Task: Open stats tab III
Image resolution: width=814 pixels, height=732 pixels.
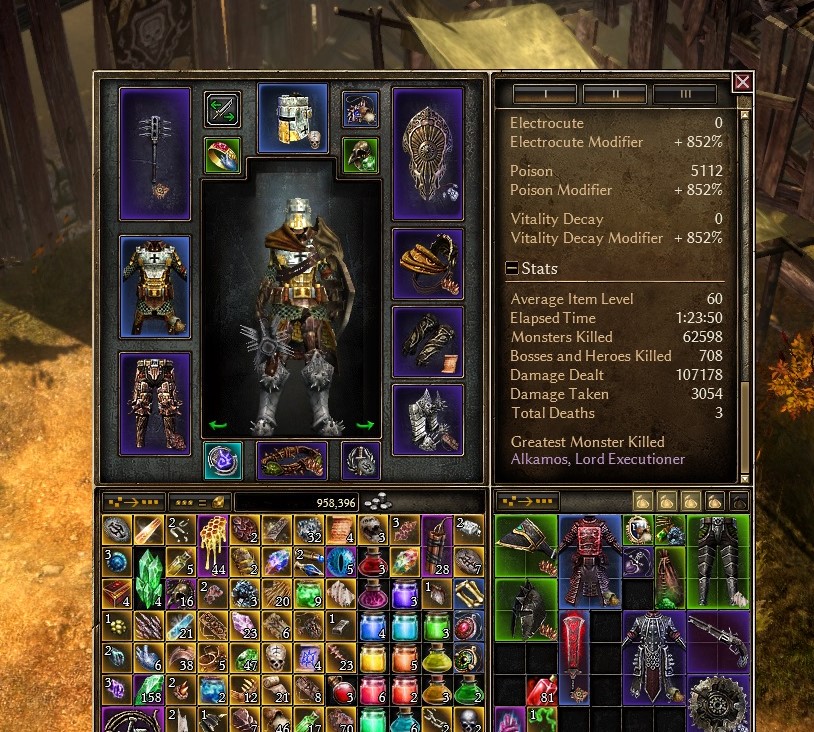Action: point(685,95)
